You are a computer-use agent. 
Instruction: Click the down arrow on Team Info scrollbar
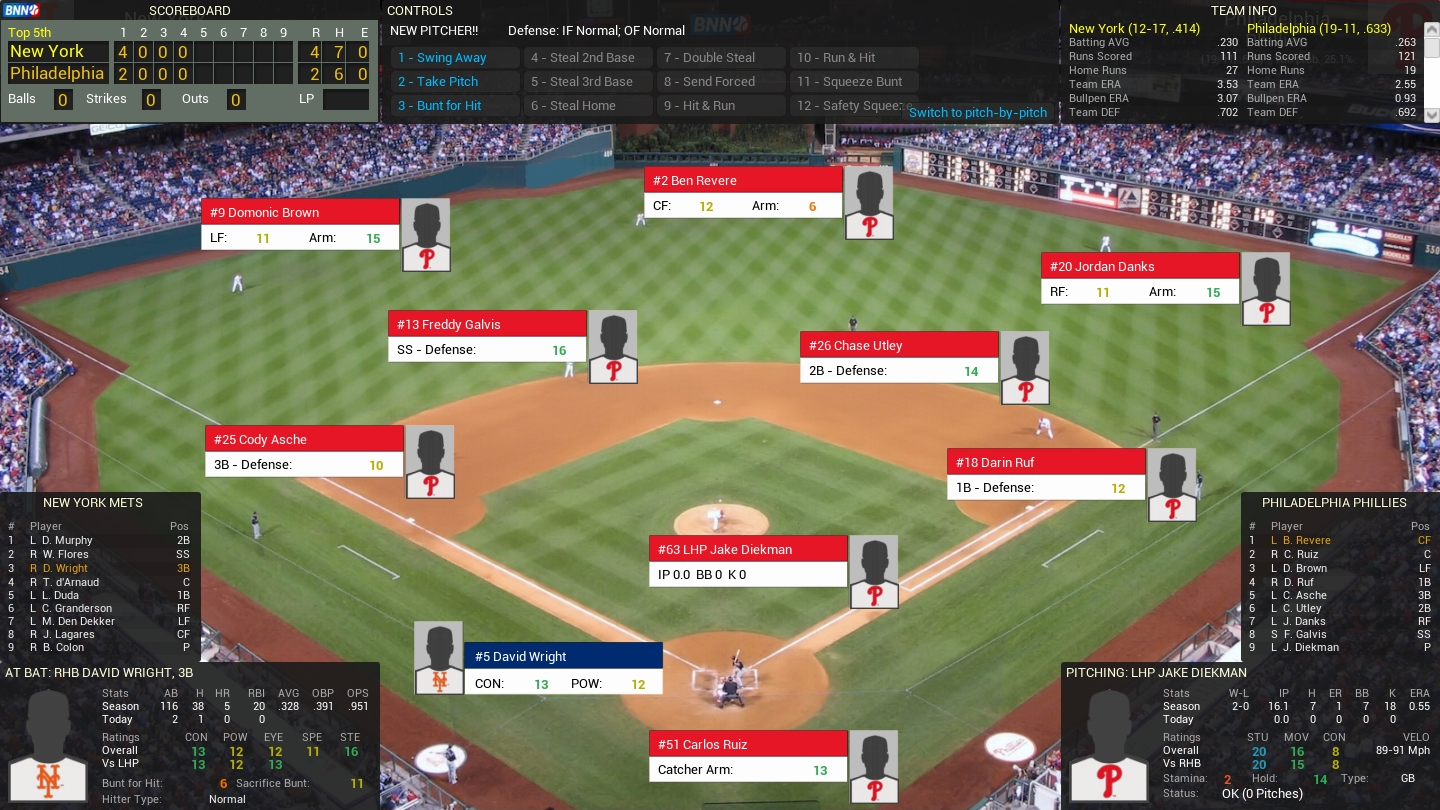pyautogui.click(x=1433, y=116)
